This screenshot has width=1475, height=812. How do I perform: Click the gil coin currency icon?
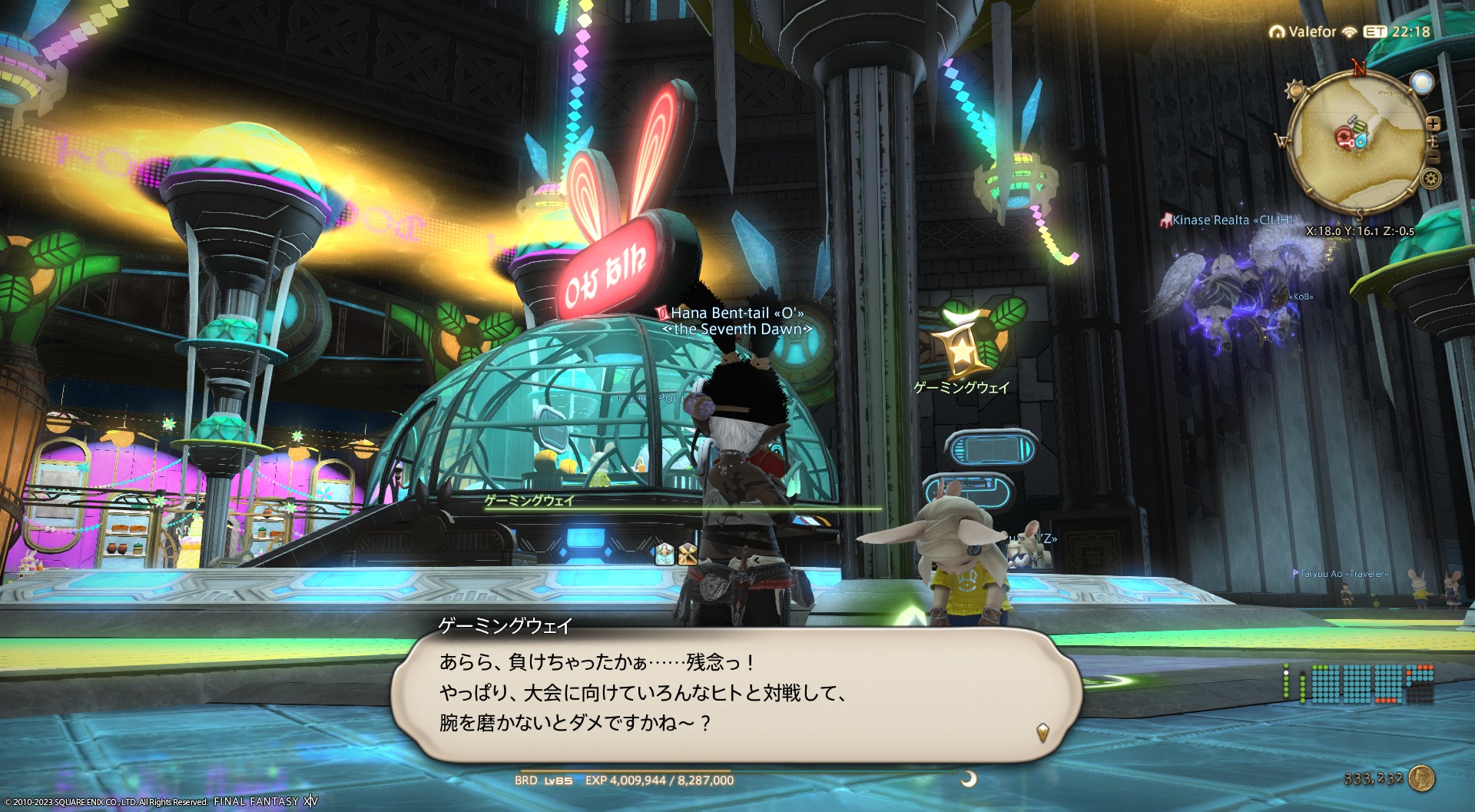(x=1422, y=778)
